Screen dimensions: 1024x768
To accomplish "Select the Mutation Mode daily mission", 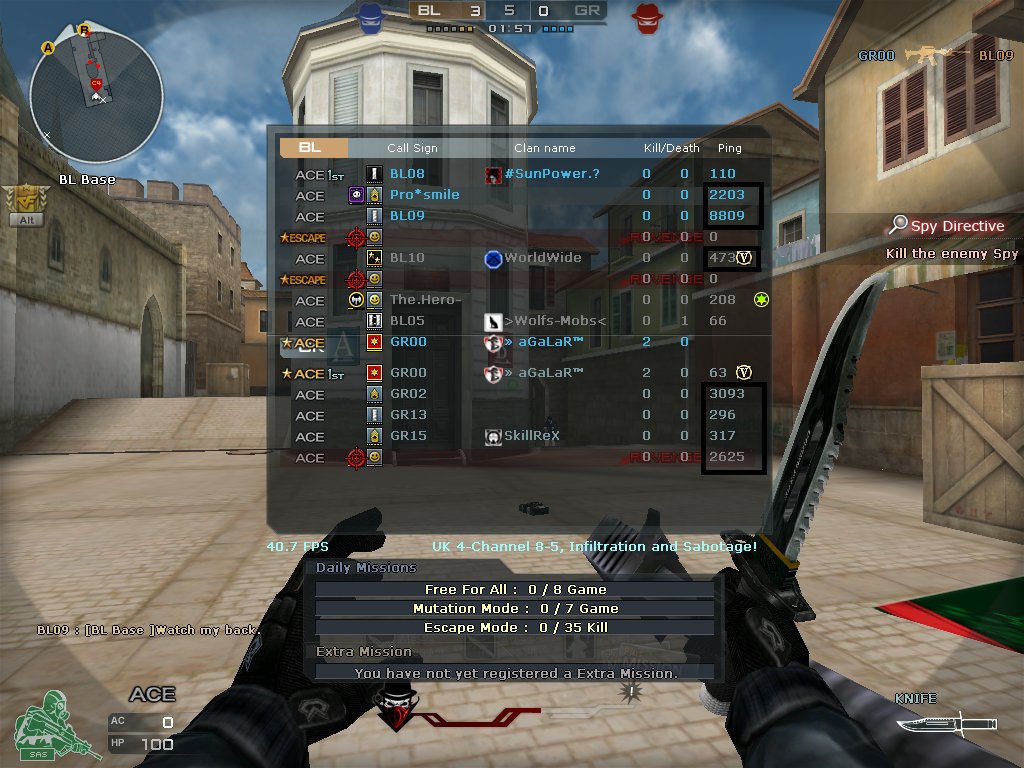I will tap(515, 608).
